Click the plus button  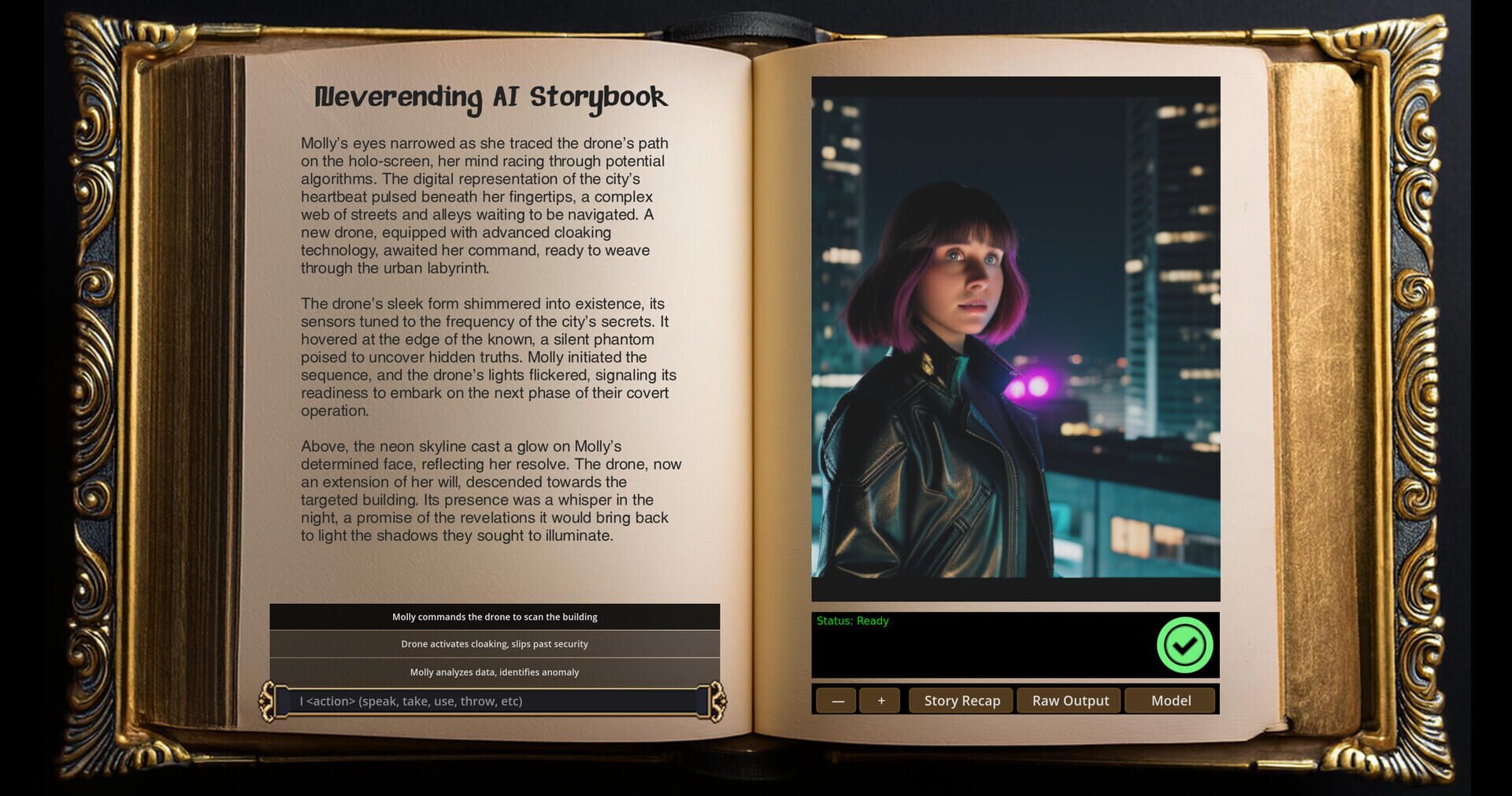(880, 700)
